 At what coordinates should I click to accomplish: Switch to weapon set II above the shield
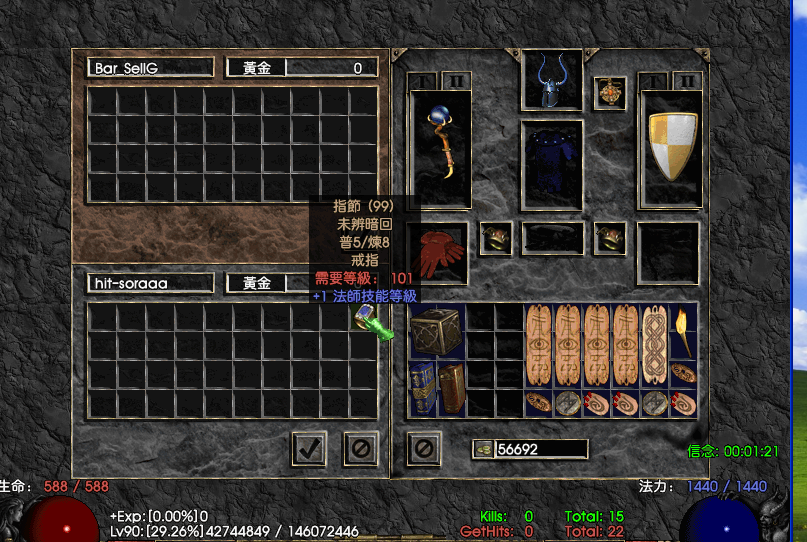tap(687, 80)
